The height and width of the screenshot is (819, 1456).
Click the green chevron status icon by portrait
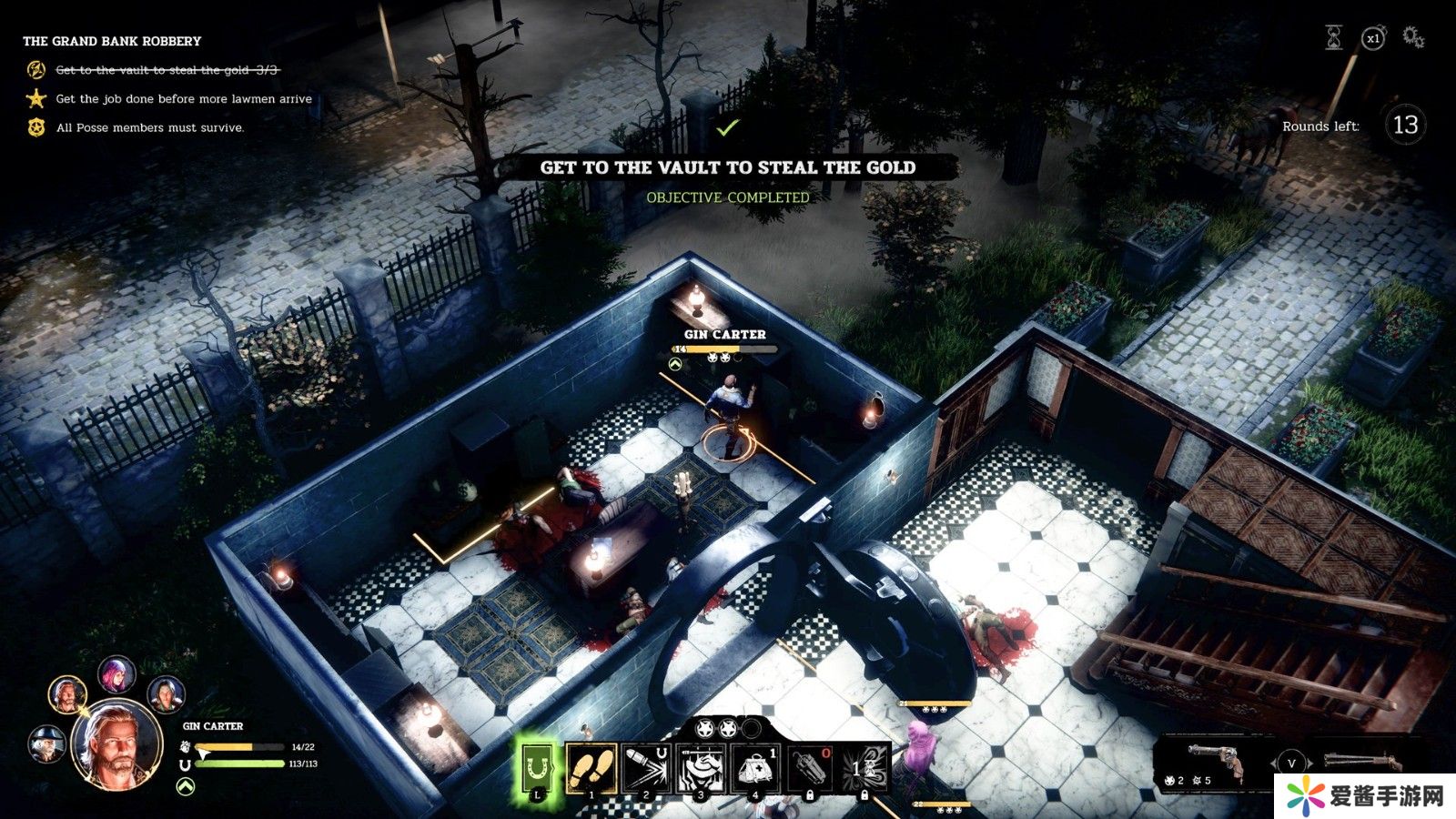(185, 785)
